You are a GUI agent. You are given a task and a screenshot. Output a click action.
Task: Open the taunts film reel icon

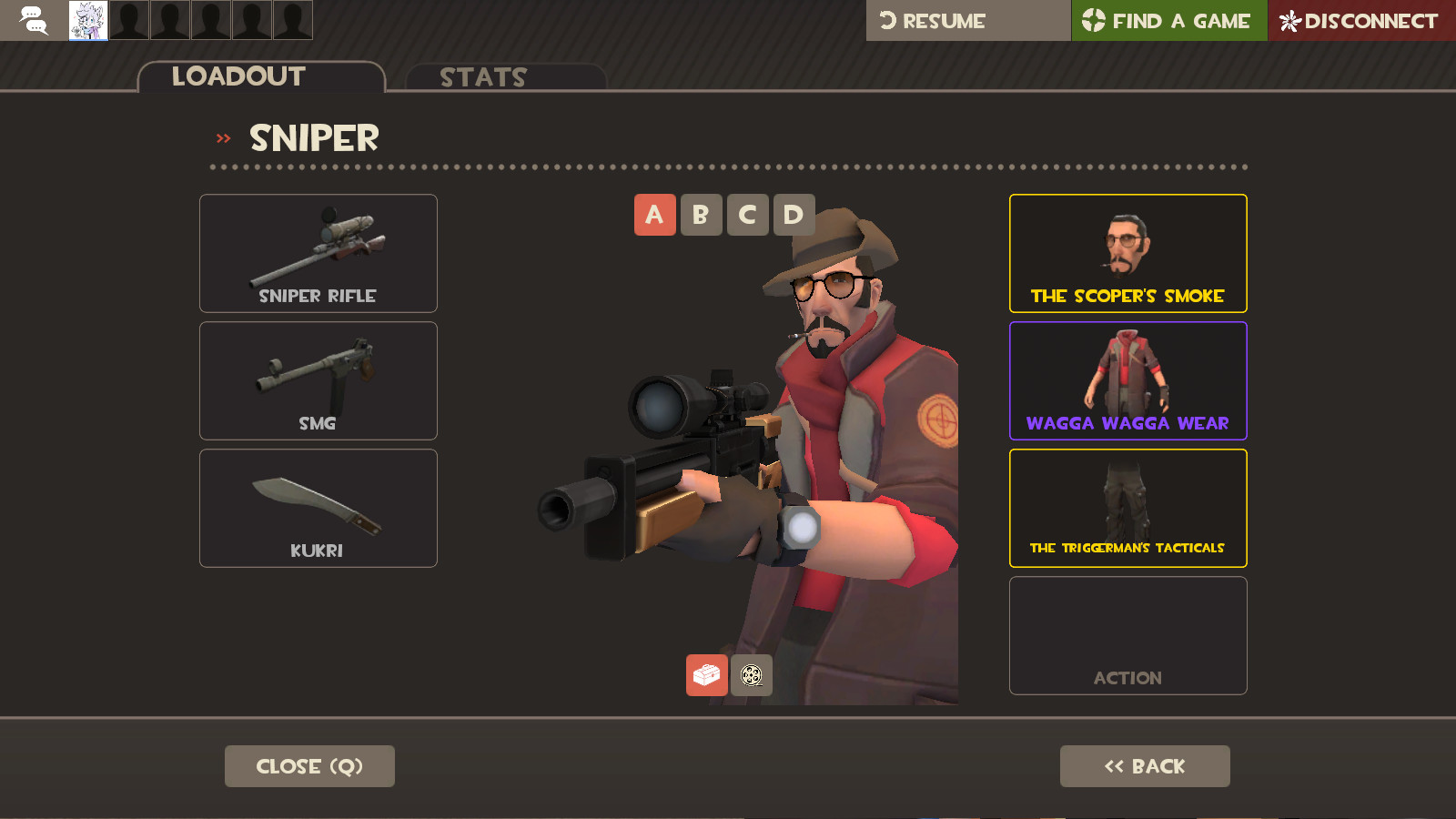click(x=750, y=675)
